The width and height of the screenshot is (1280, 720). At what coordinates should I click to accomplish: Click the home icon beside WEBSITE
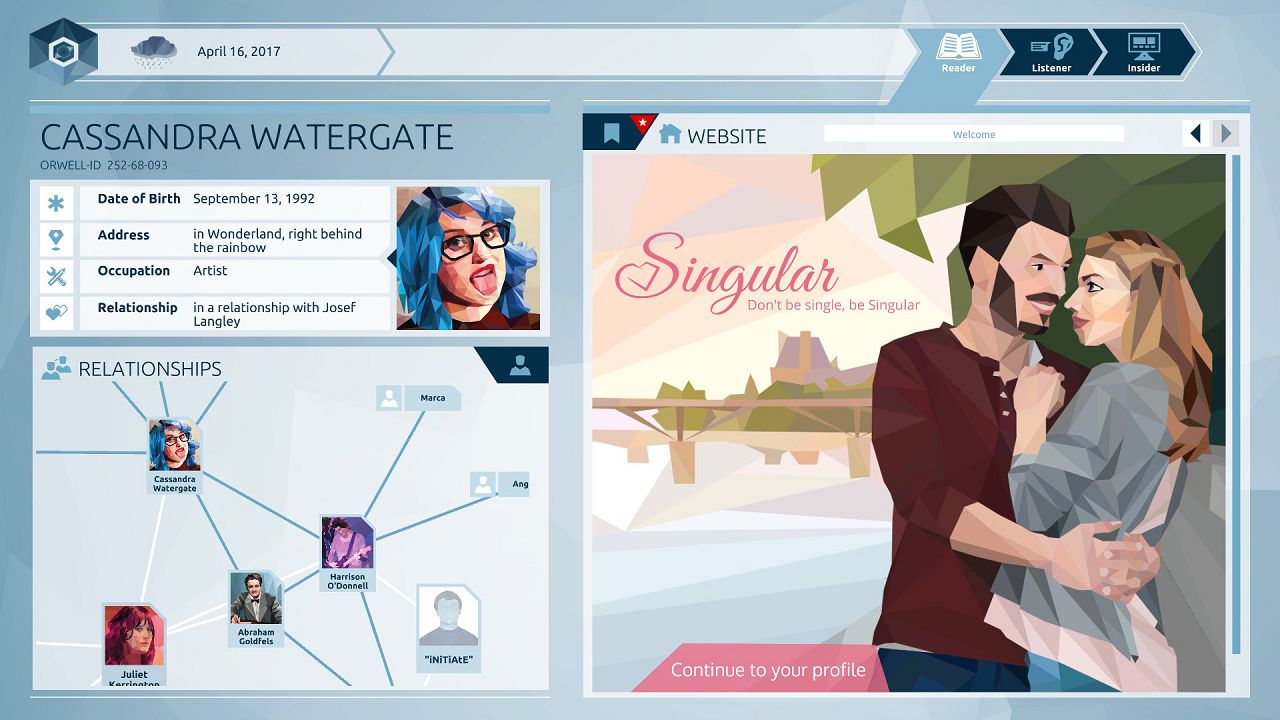pos(669,134)
